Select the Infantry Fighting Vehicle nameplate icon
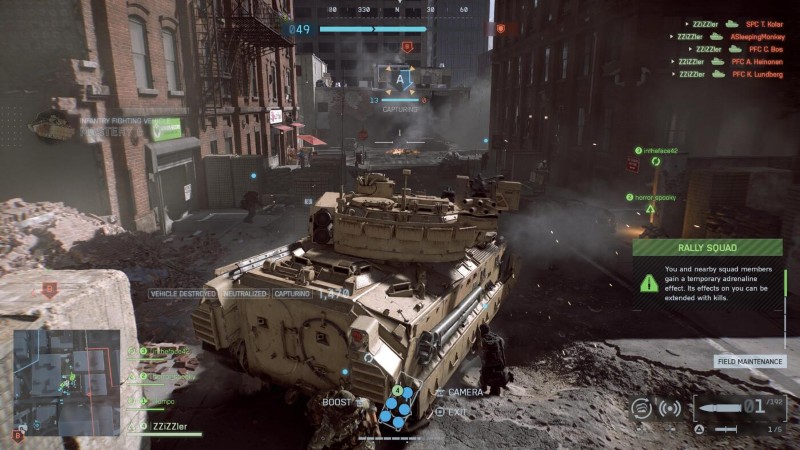The height and width of the screenshot is (450, 800). coord(55,125)
